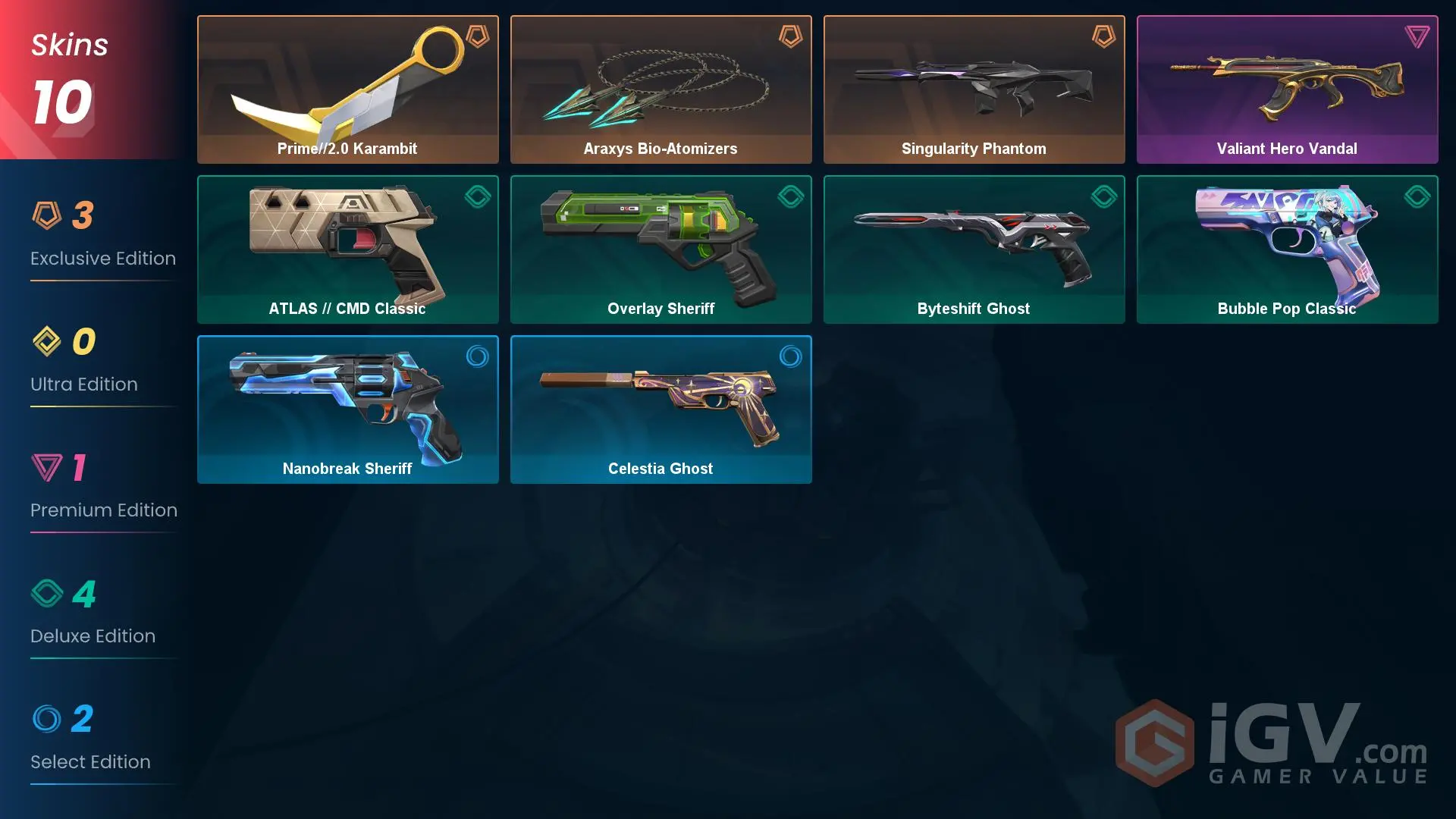Click the Select Edition badge on Celestia Ghost
Screen dimensions: 1456x819
(x=790, y=357)
